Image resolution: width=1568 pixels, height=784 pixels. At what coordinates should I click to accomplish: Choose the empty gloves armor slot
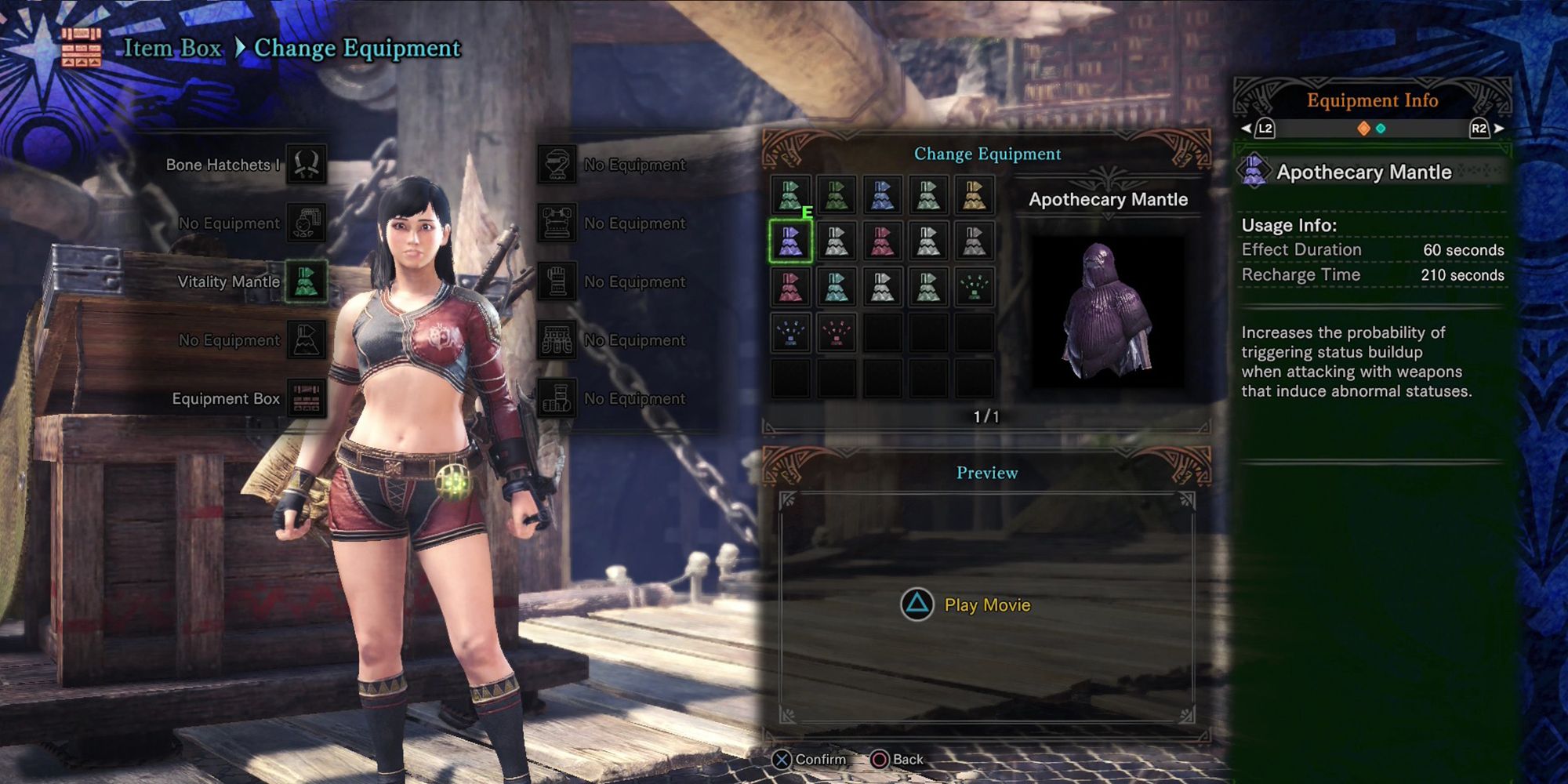pyautogui.click(x=557, y=281)
